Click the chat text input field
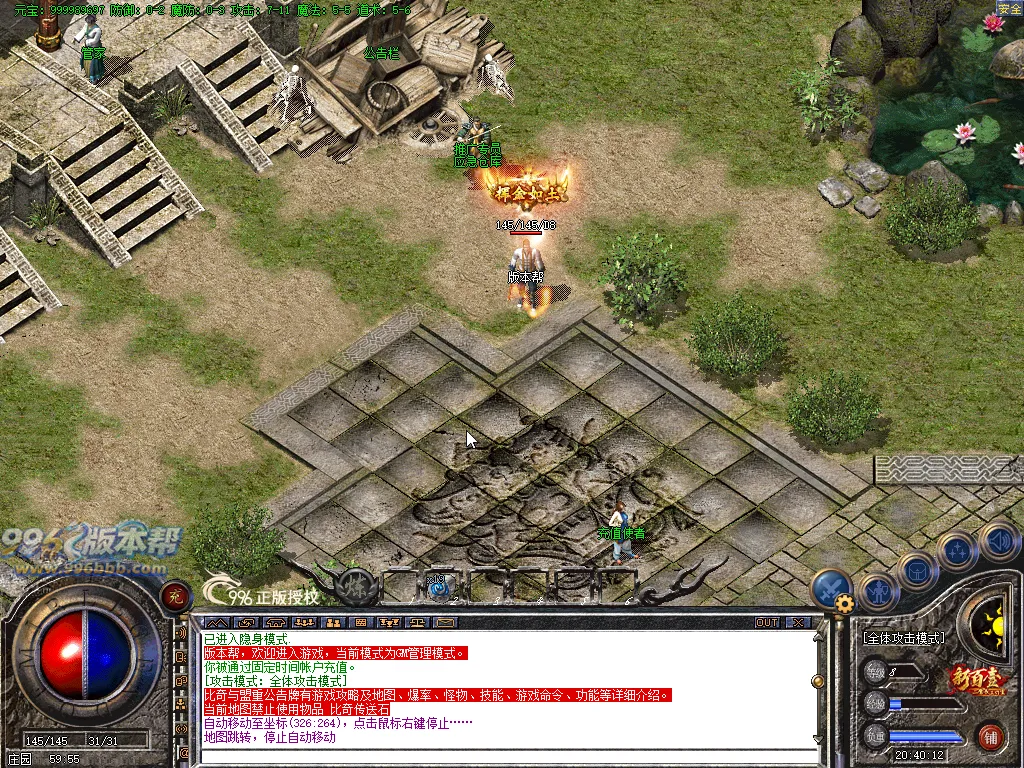 click(500, 757)
